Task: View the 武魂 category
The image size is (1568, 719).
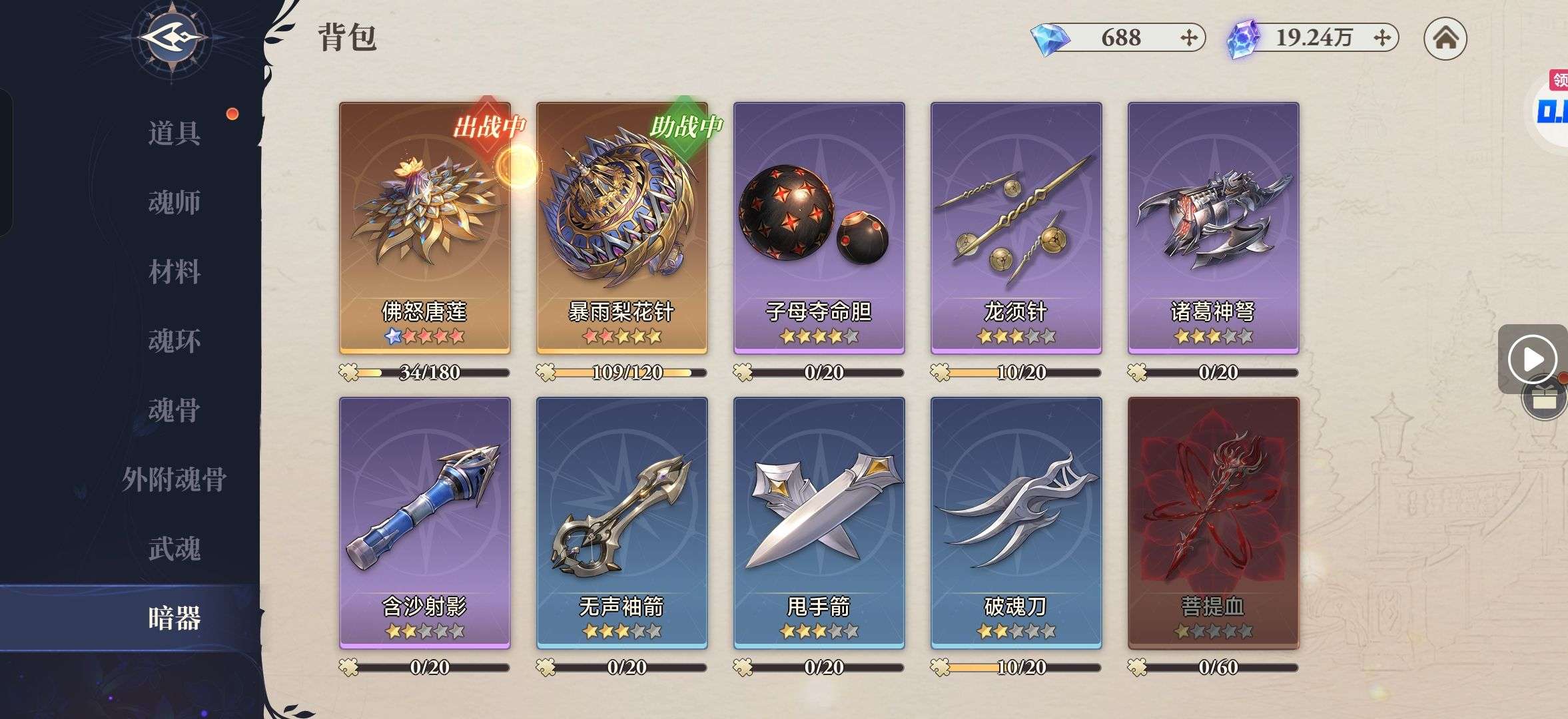Action: tap(175, 549)
